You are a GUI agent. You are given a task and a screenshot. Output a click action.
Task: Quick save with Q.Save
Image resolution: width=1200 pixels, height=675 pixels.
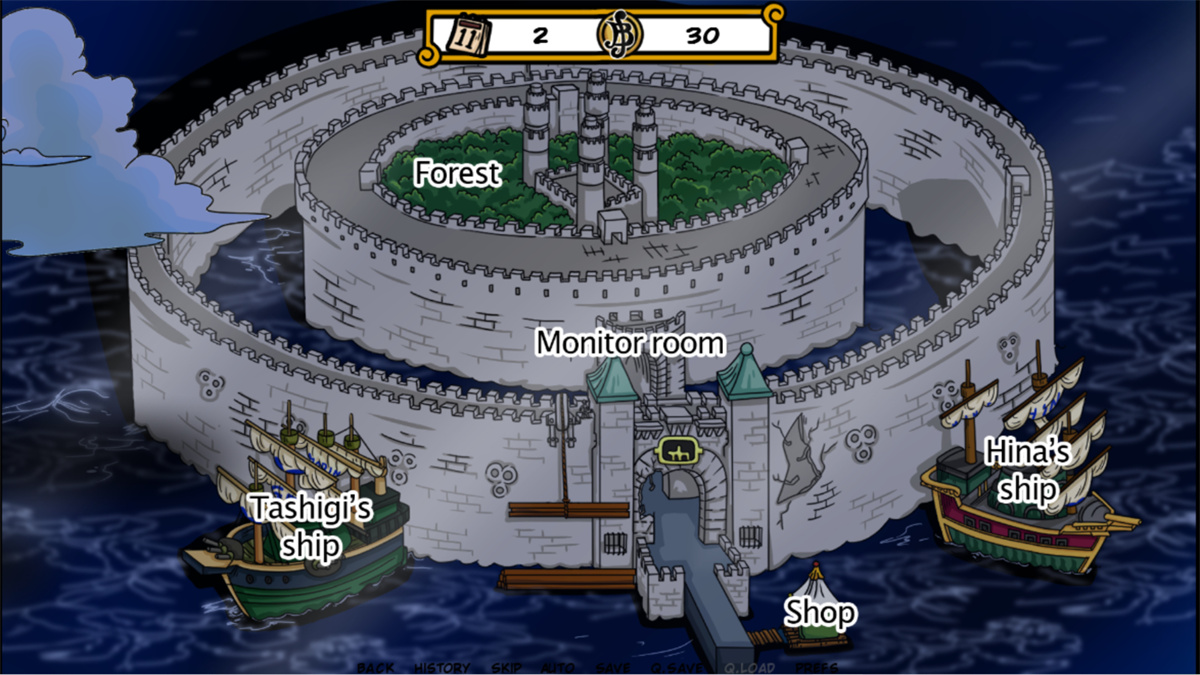677,667
